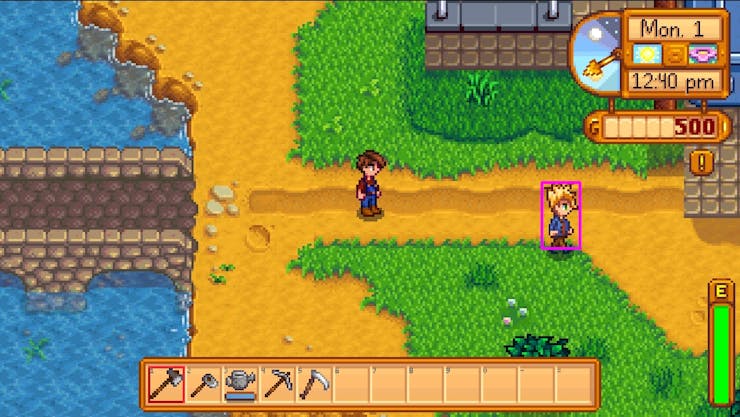
Task: Pick the scythe in the hotbar
Action: pyautogui.click(x=313, y=384)
